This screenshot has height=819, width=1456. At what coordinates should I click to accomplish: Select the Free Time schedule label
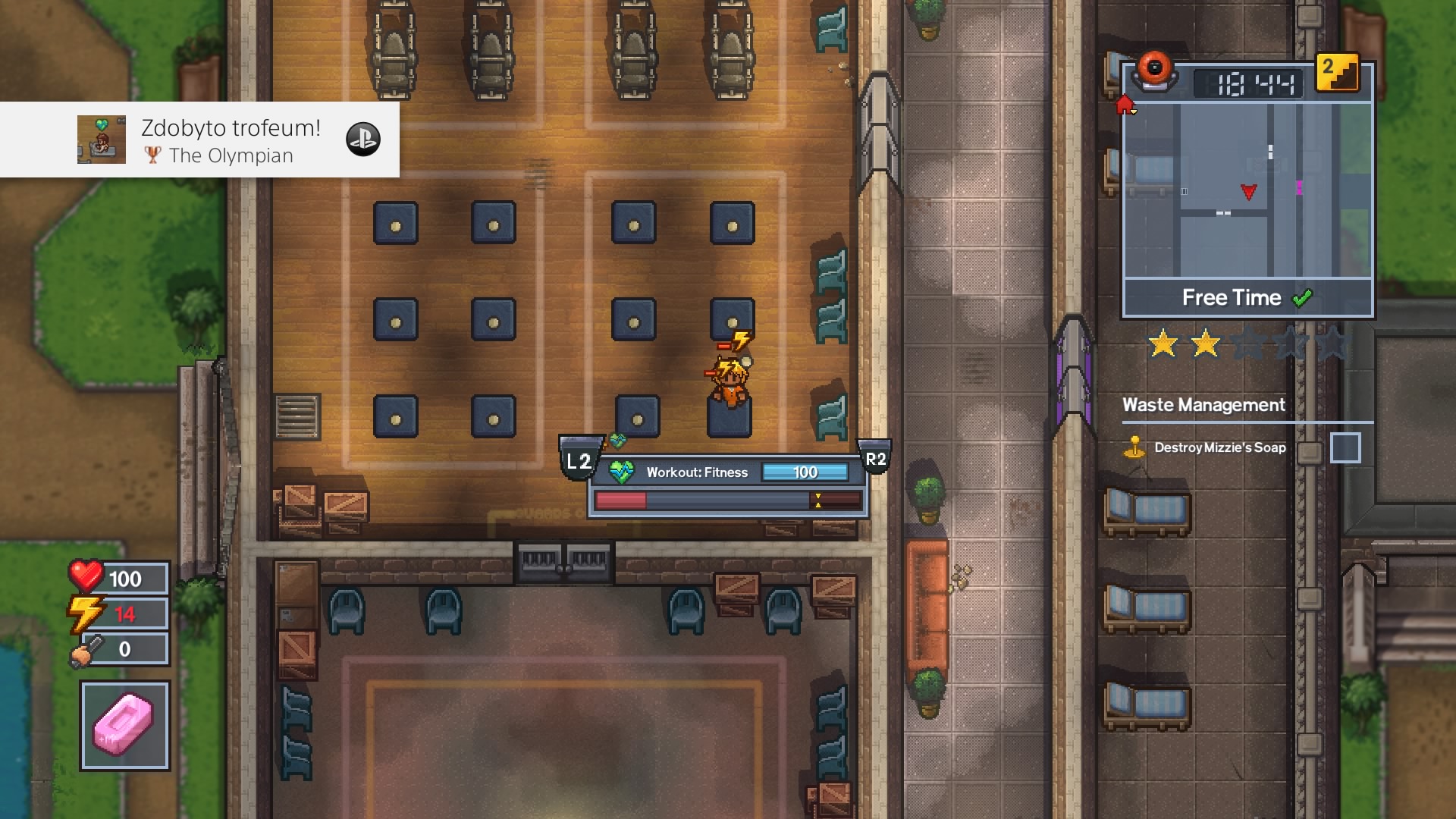click(x=1231, y=298)
